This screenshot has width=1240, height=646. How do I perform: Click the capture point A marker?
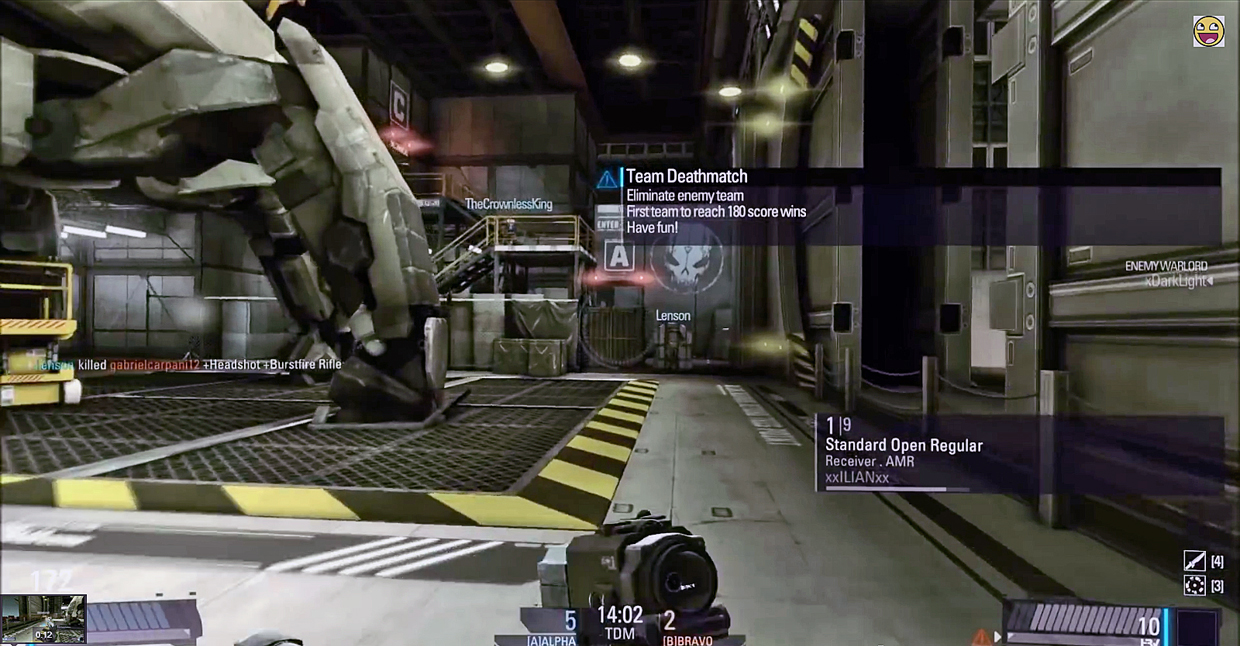point(619,255)
